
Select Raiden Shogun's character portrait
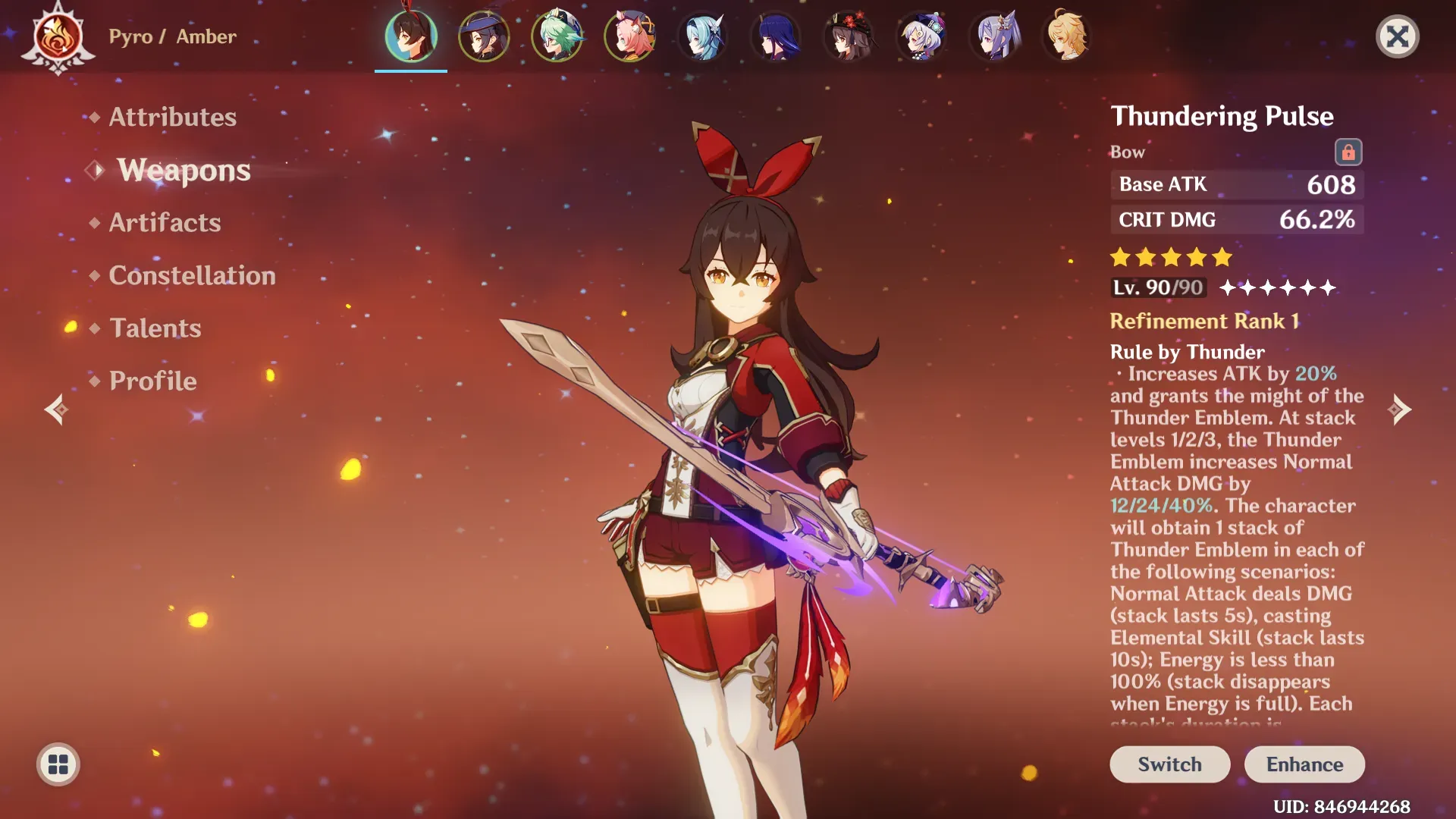click(x=776, y=36)
